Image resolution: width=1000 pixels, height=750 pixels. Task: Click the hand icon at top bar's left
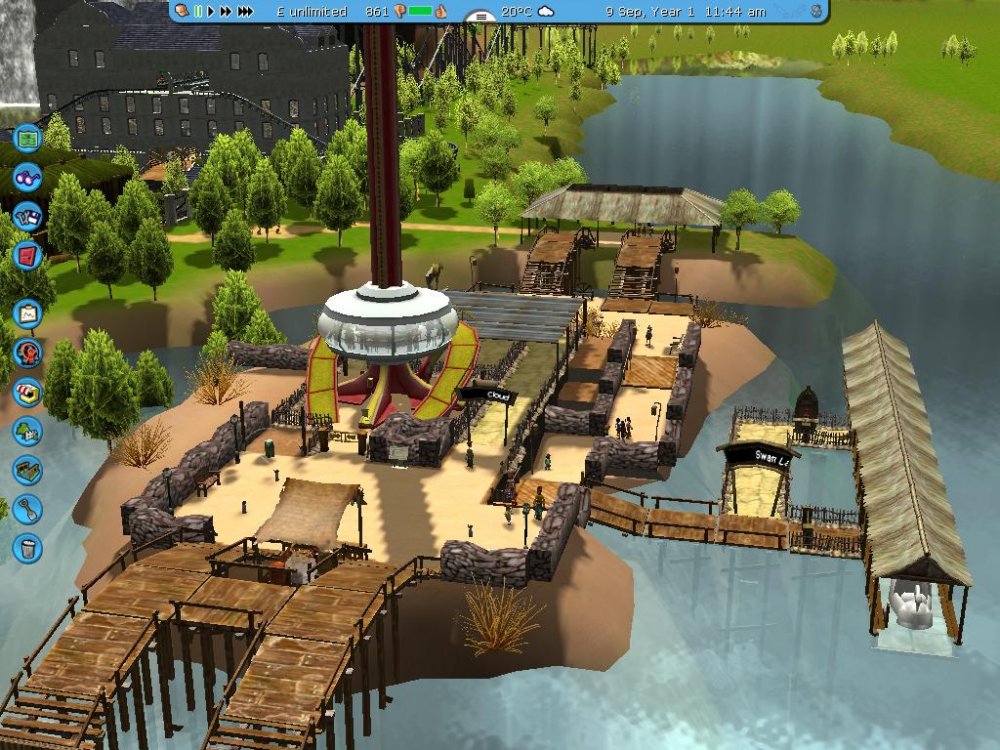point(182,11)
